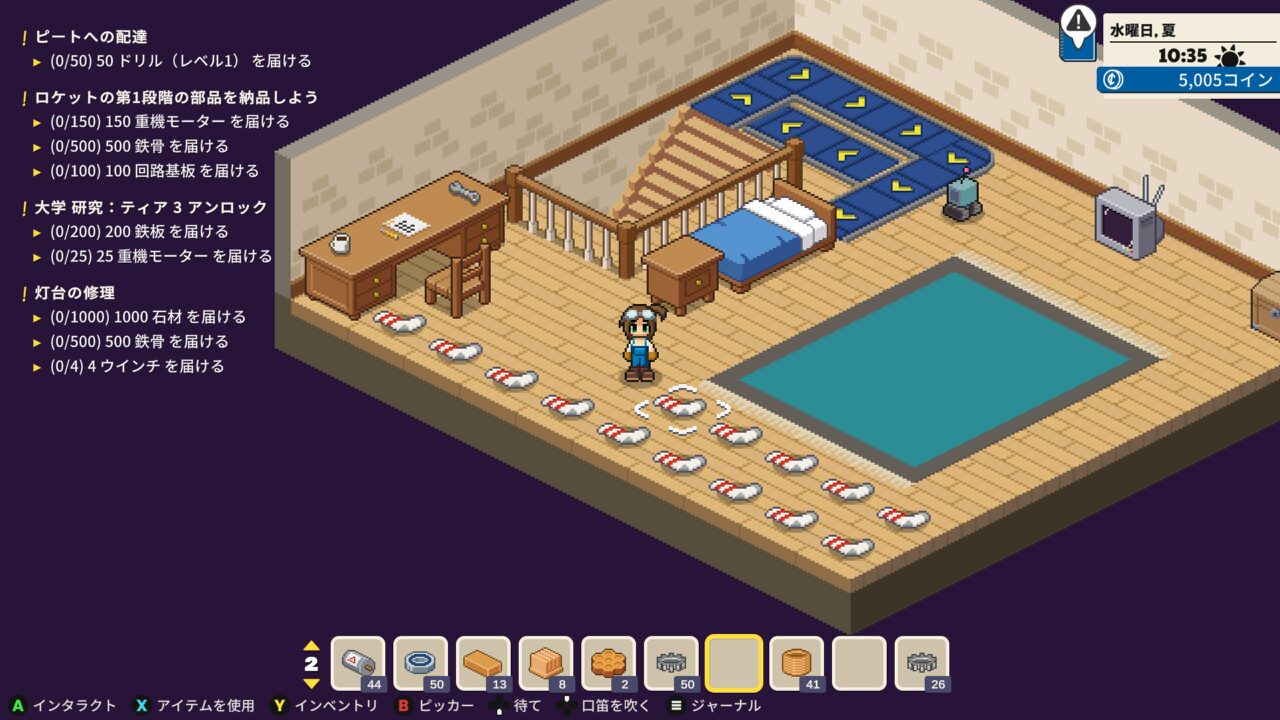Choose the orange brick slot holding 13
This screenshot has height=720, width=1280.
click(483, 663)
